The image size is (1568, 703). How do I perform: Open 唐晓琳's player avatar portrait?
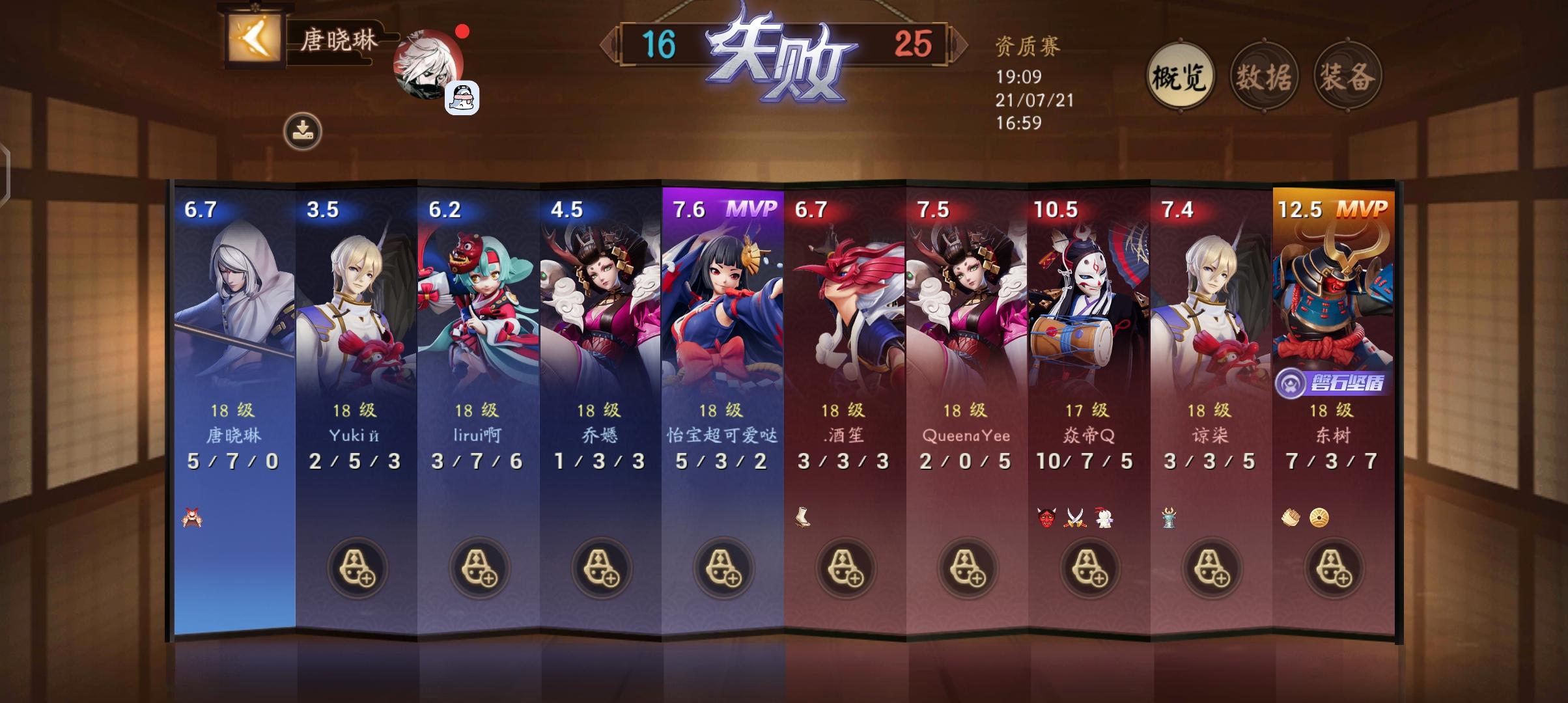tap(428, 66)
